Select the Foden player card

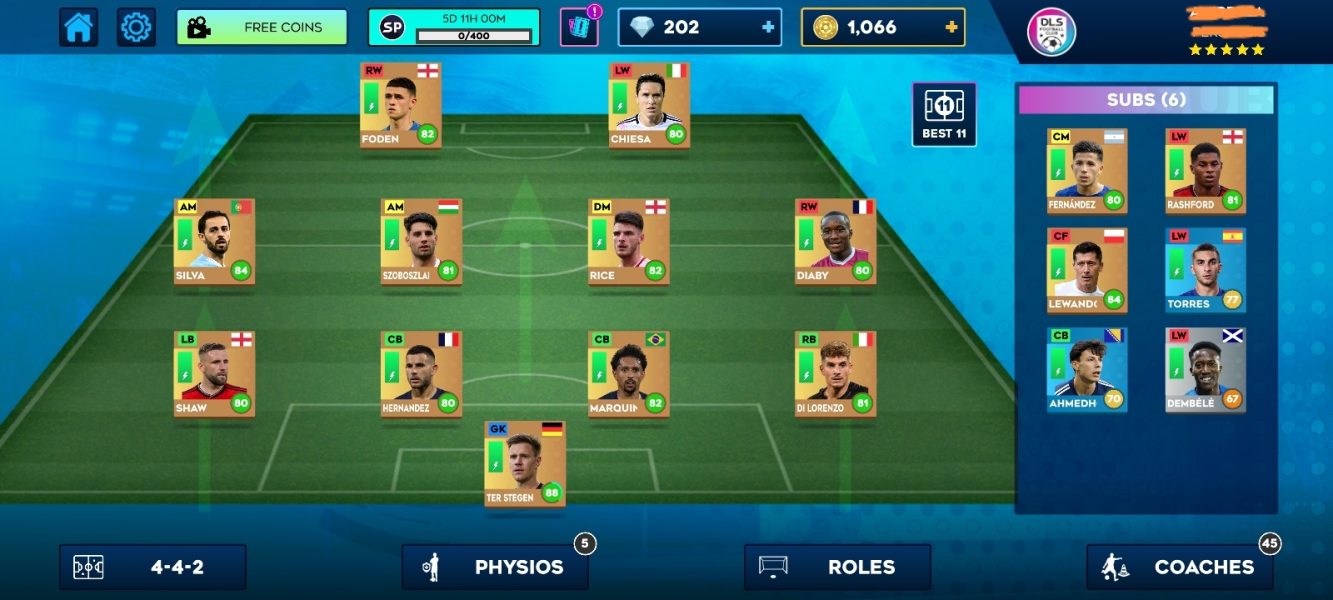click(401, 105)
